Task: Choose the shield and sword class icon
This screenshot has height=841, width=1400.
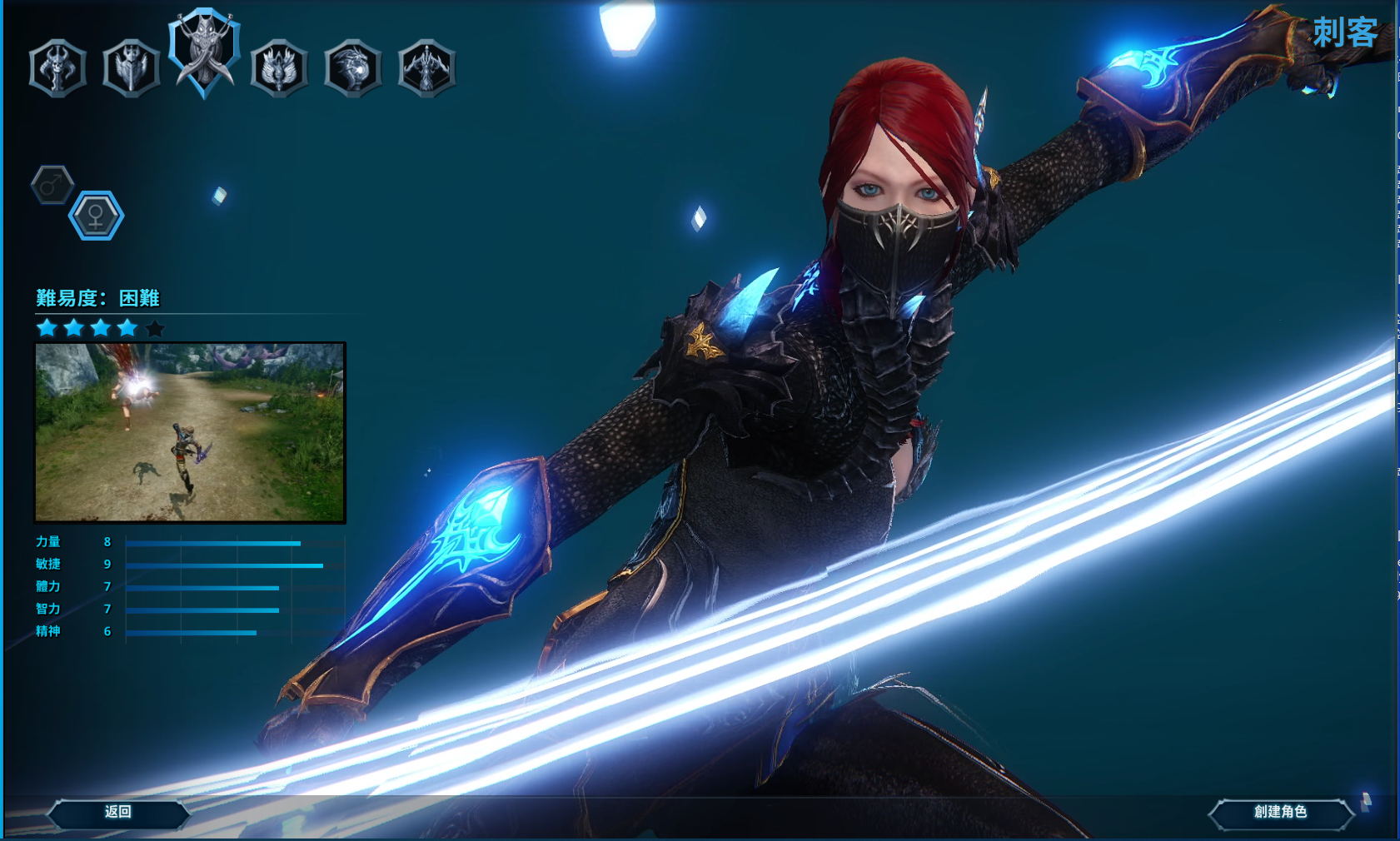Action: 131,67
